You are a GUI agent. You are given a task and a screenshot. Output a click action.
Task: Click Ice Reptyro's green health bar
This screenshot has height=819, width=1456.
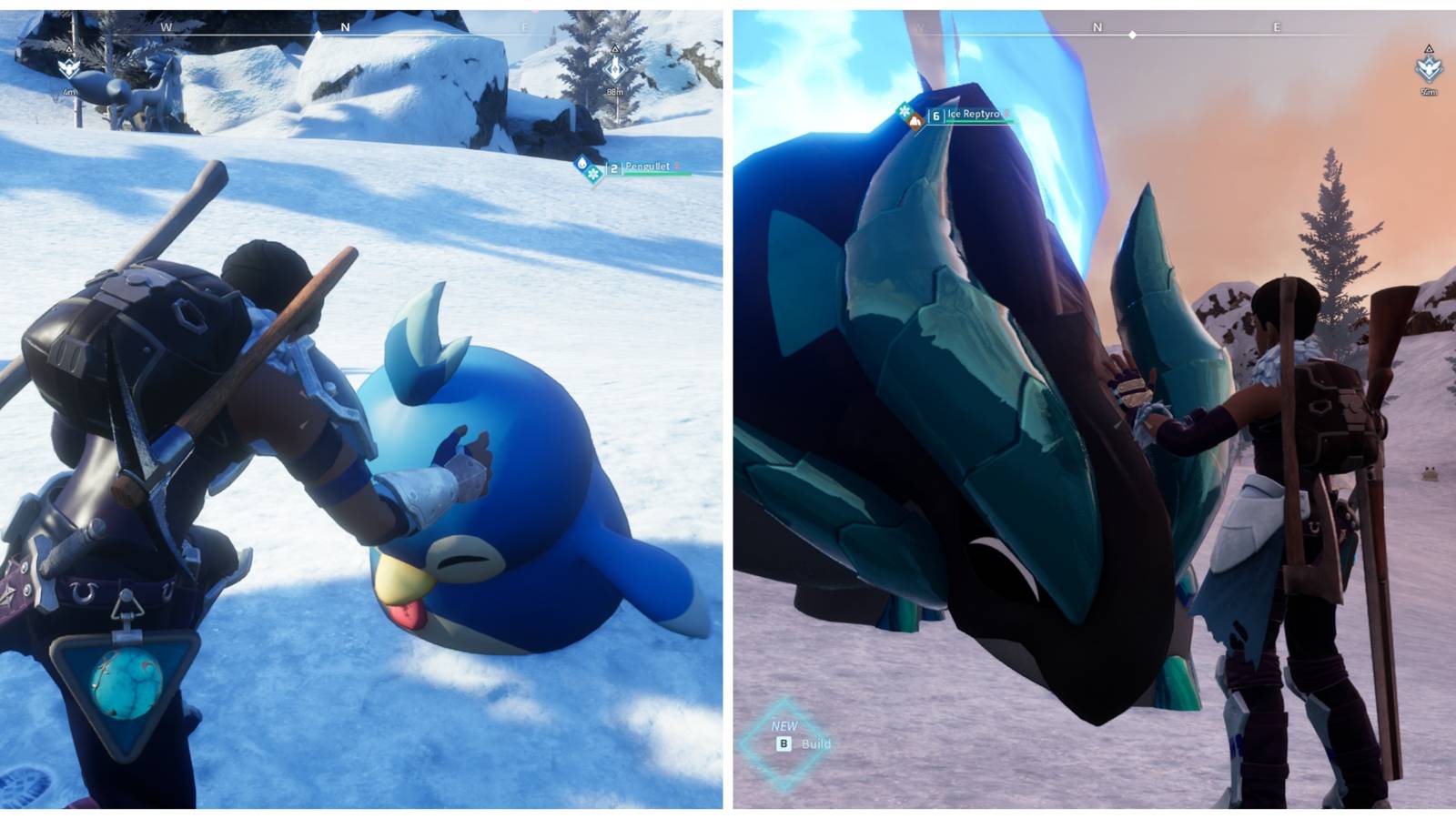pos(976,121)
